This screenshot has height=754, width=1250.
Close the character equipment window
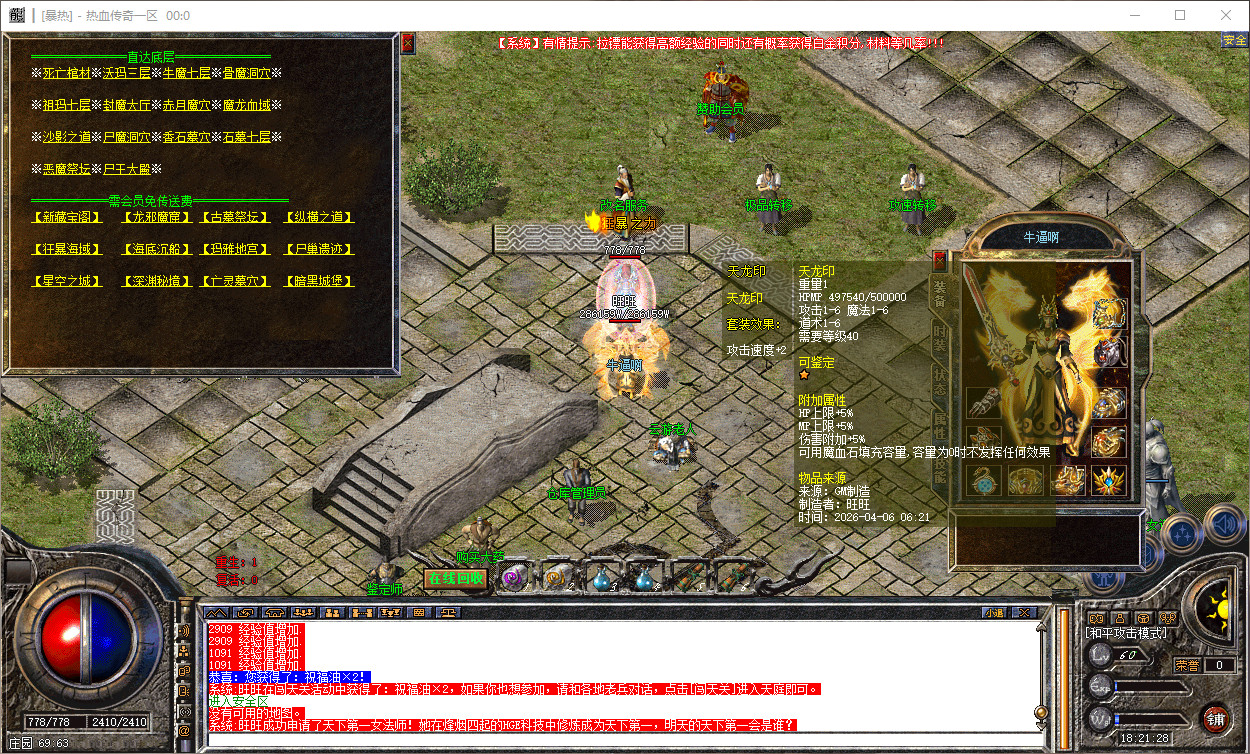coord(939,261)
